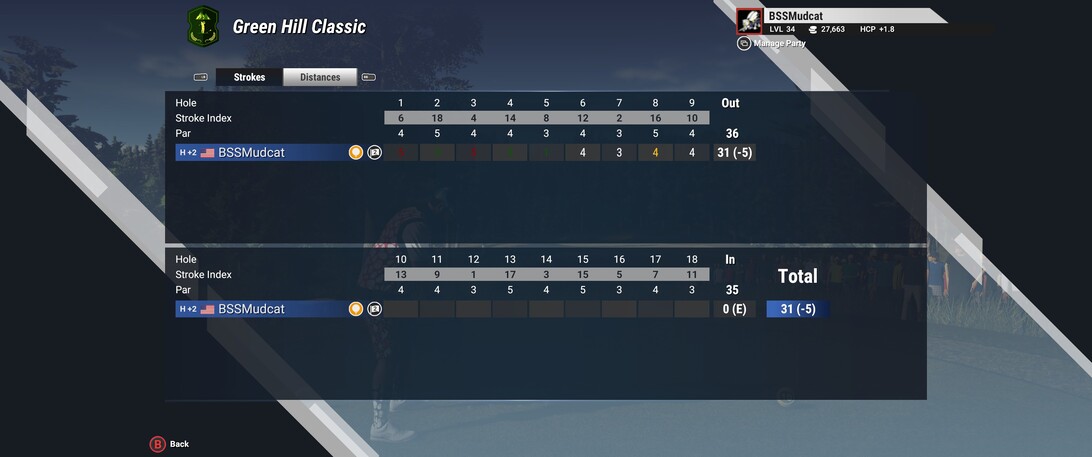Image resolution: width=1092 pixels, height=457 pixels.
Task: Select the BSSMudcat profile avatar
Action: (x=749, y=21)
